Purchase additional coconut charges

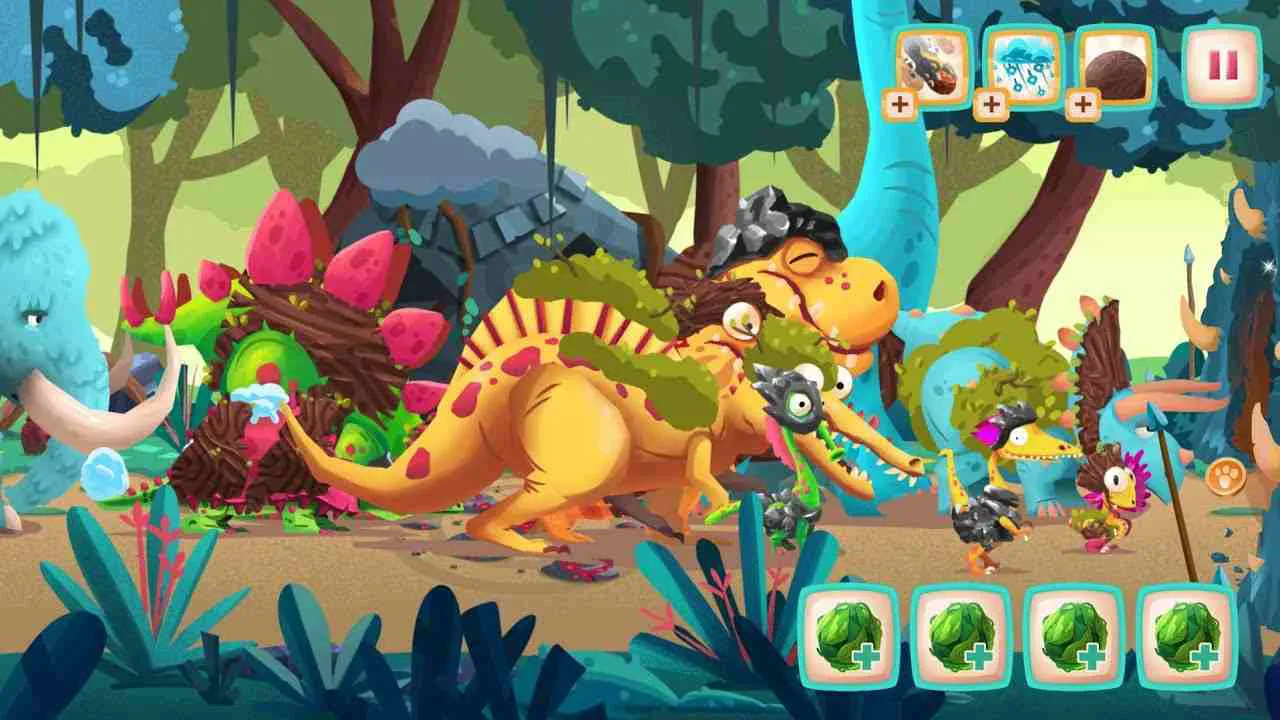coord(1083,101)
